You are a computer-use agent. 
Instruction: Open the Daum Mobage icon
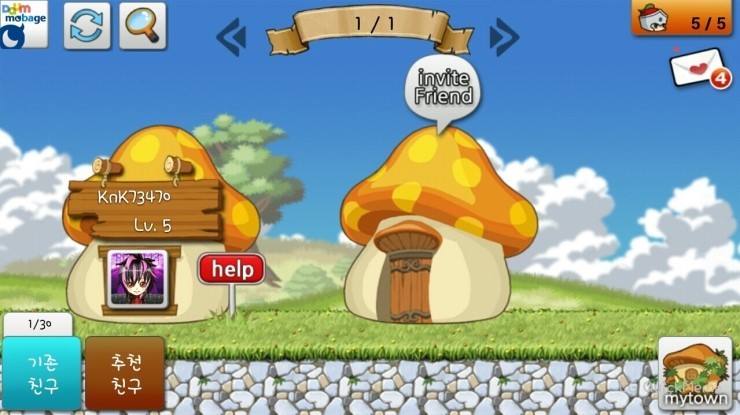tap(24, 25)
